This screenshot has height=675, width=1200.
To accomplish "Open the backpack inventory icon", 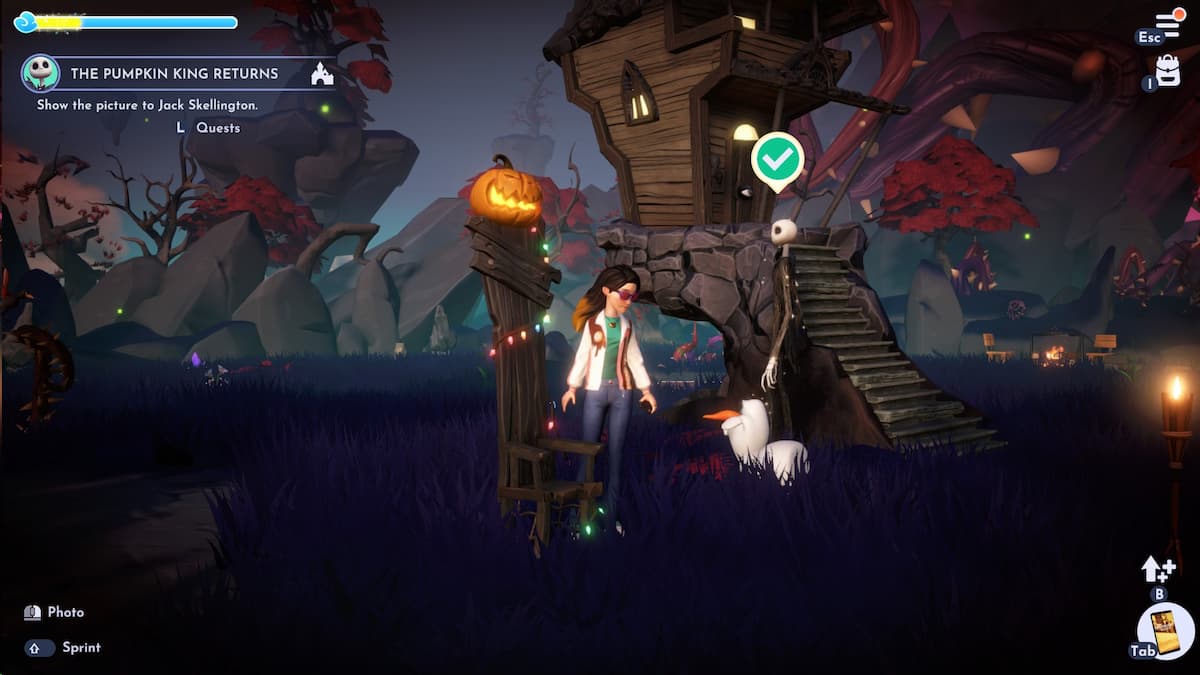I will [1168, 70].
